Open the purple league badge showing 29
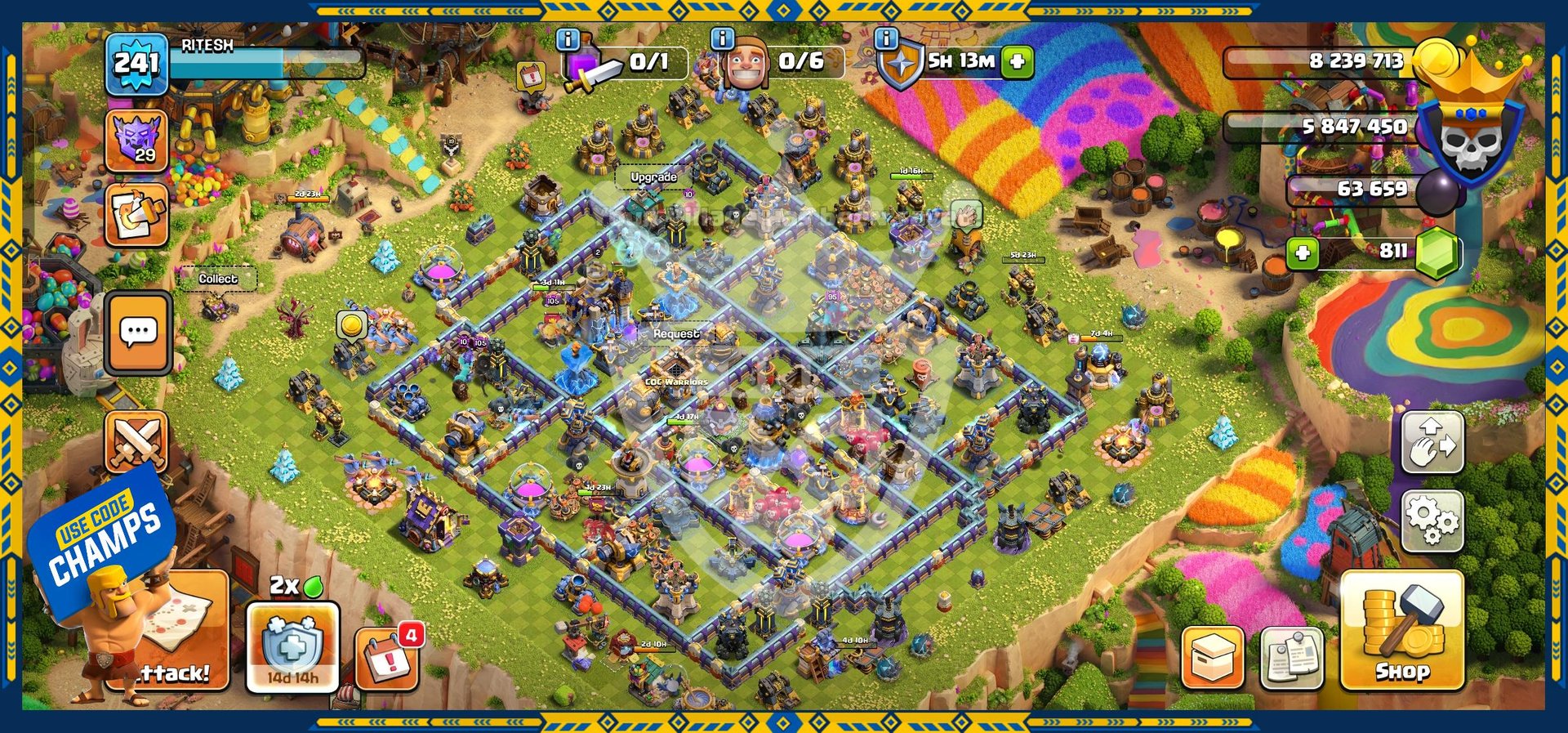Image resolution: width=1568 pixels, height=733 pixels. pos(136,141)
